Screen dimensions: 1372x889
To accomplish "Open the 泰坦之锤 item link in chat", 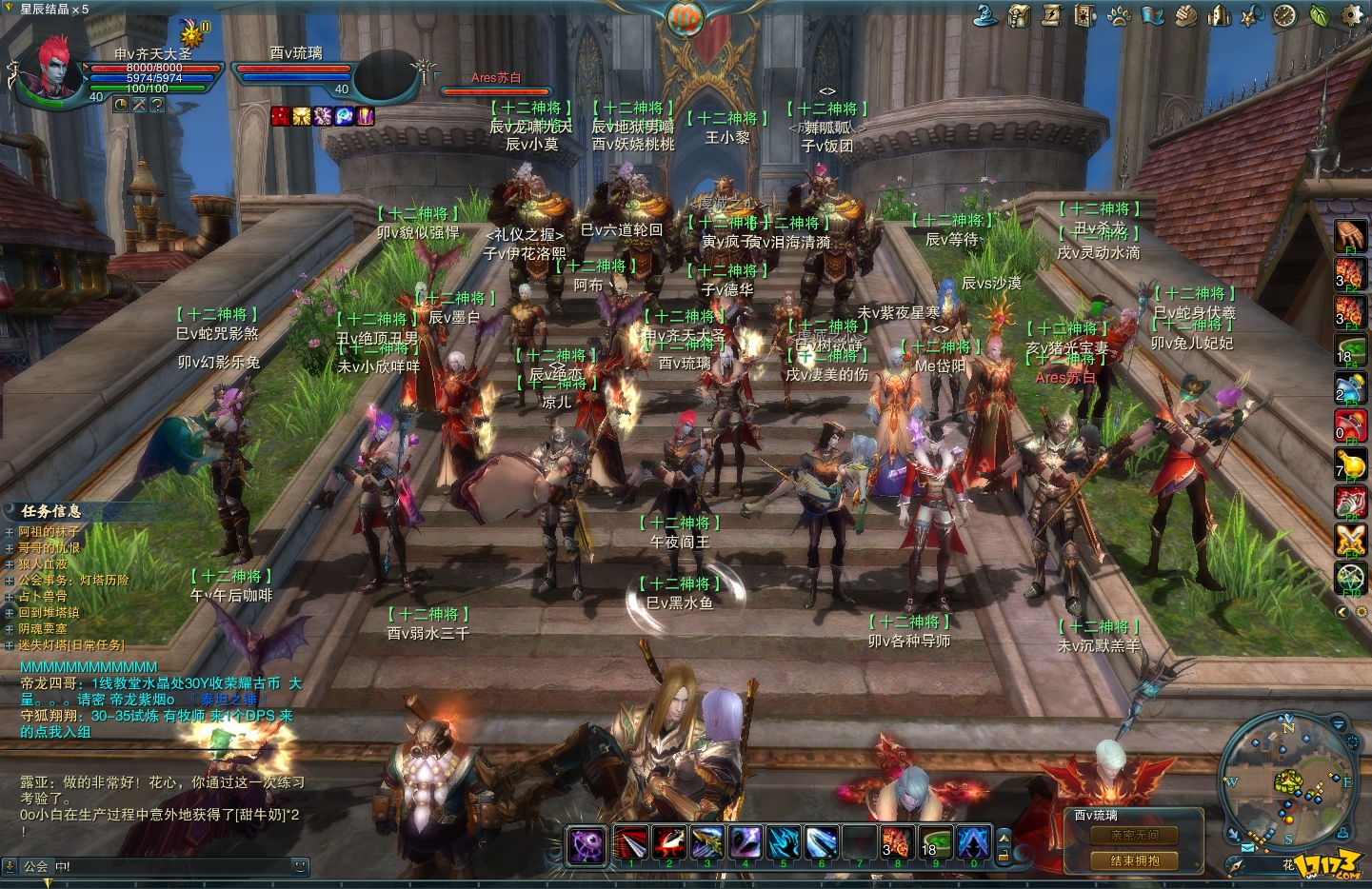I will pyautogui.click(x=227, y=700).
